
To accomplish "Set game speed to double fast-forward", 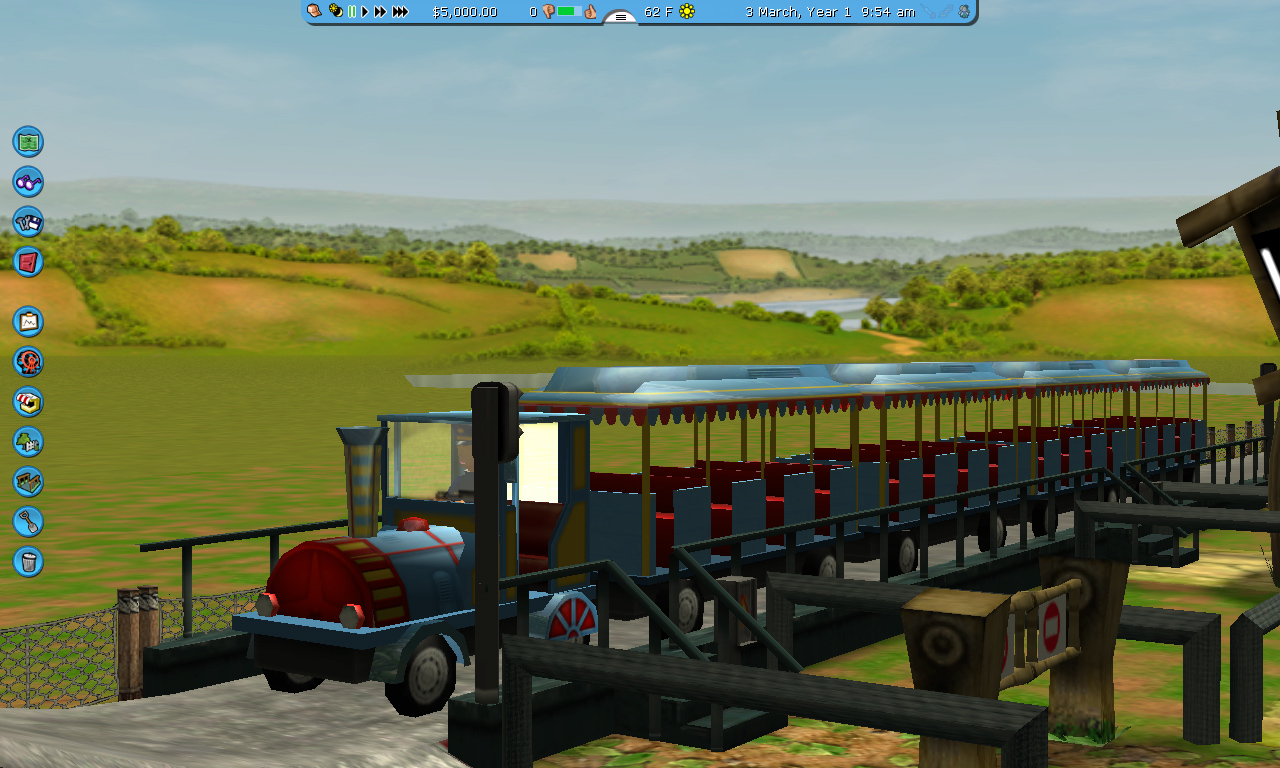I will (380, 12).
